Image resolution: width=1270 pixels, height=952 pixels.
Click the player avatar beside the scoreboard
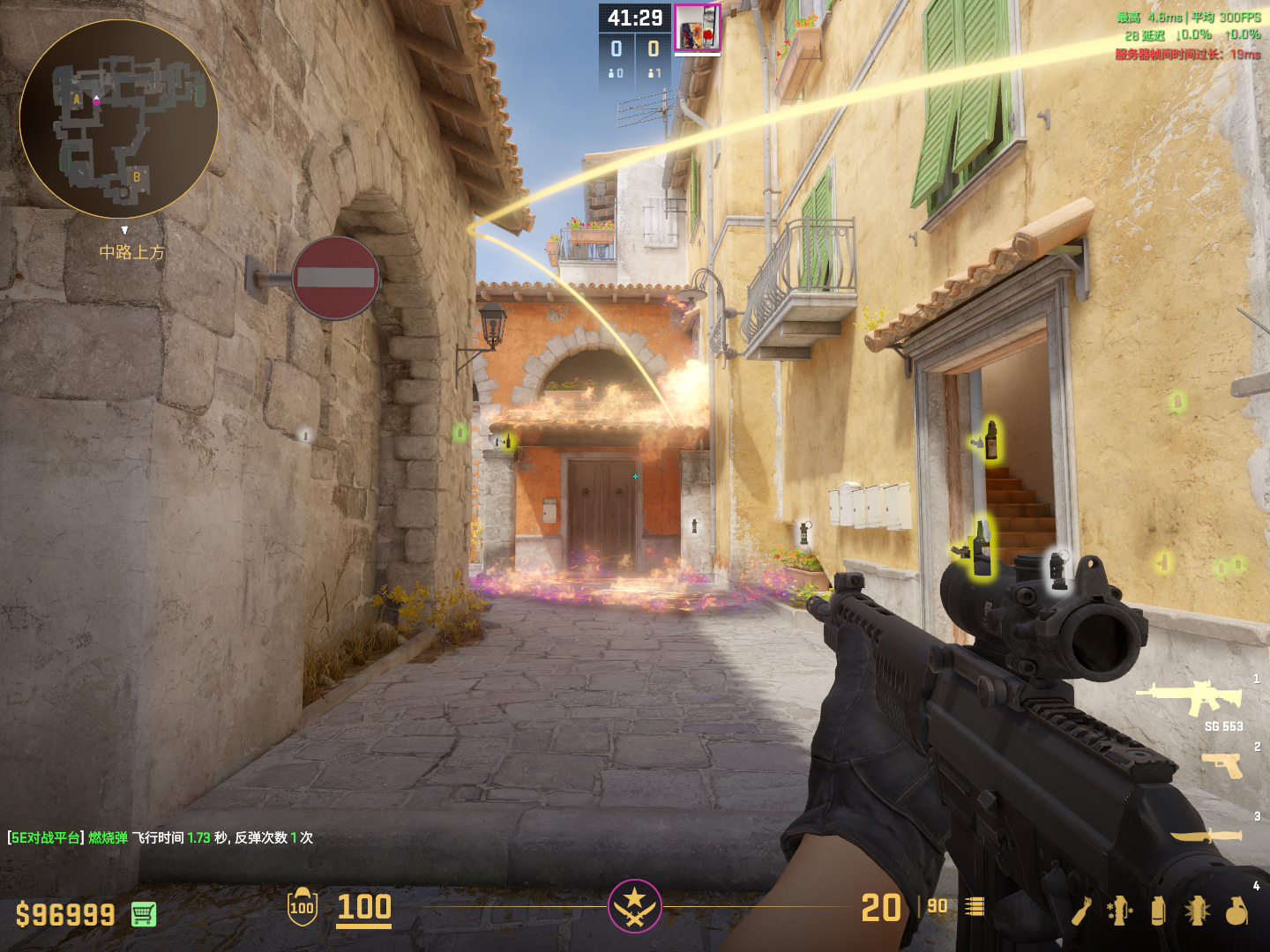(698, 27)
